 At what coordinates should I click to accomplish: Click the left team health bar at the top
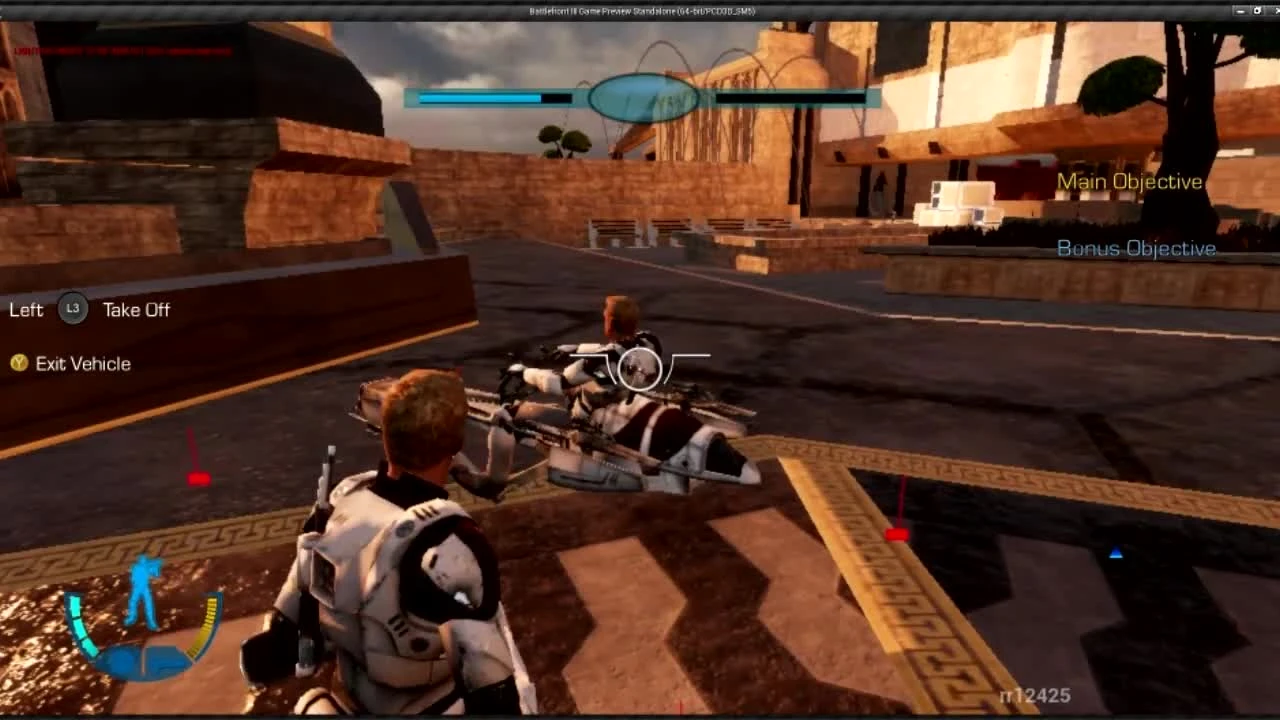(490, 97)
